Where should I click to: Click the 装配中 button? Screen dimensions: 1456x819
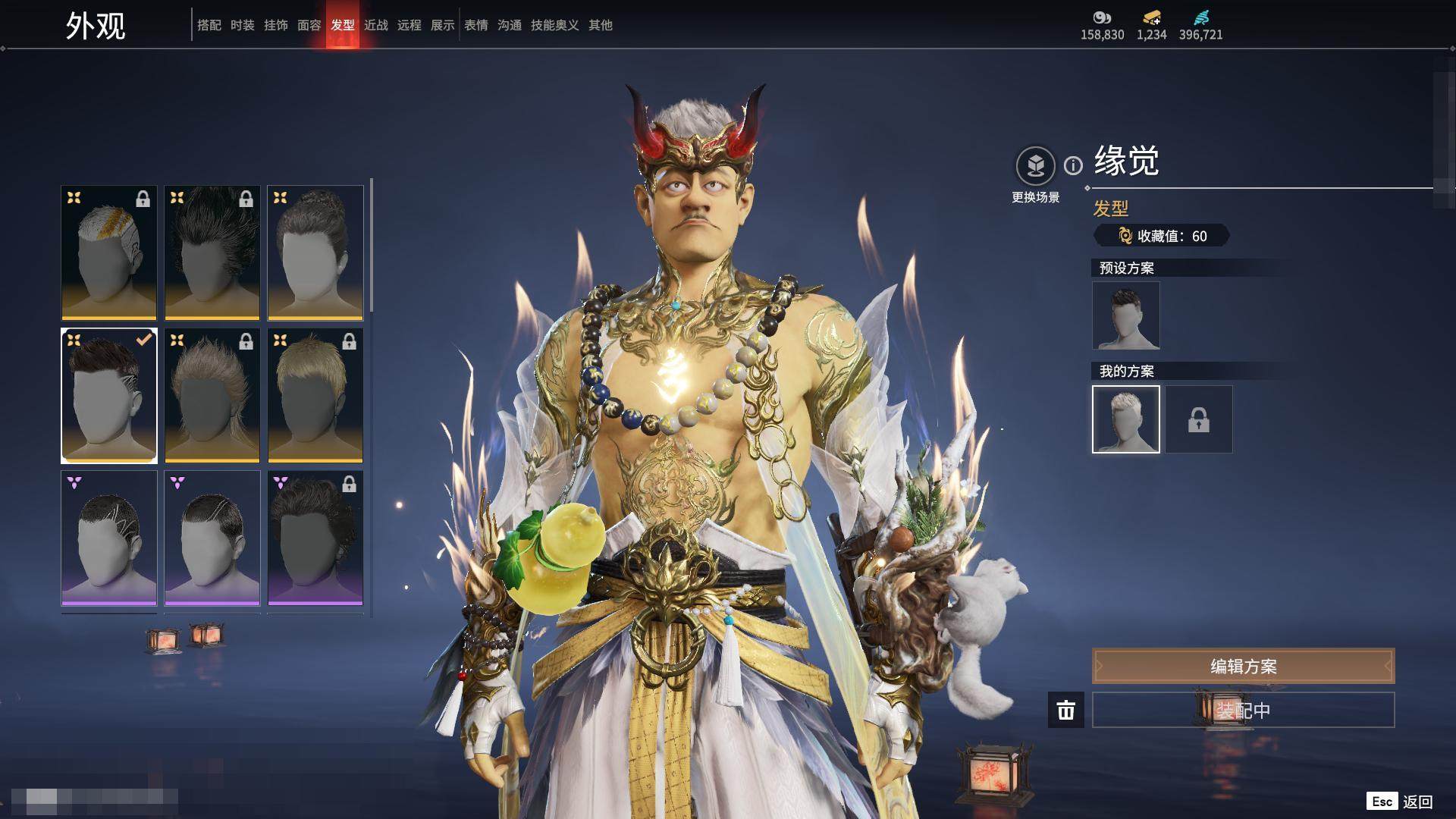pos(1243,710)
